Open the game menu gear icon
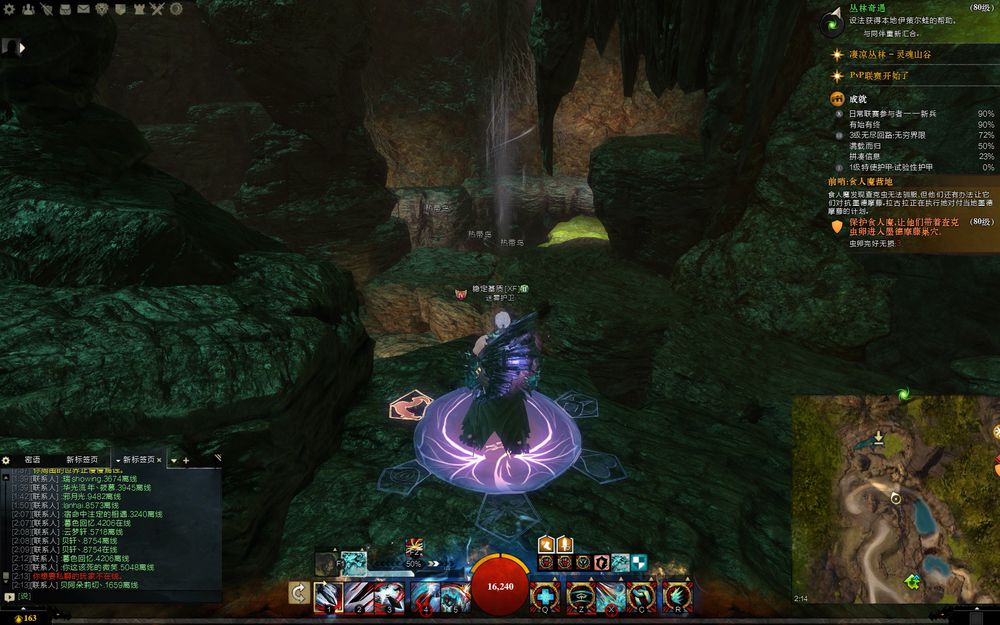The height and width of the screenshot is (625, 1000). [10, 9]
